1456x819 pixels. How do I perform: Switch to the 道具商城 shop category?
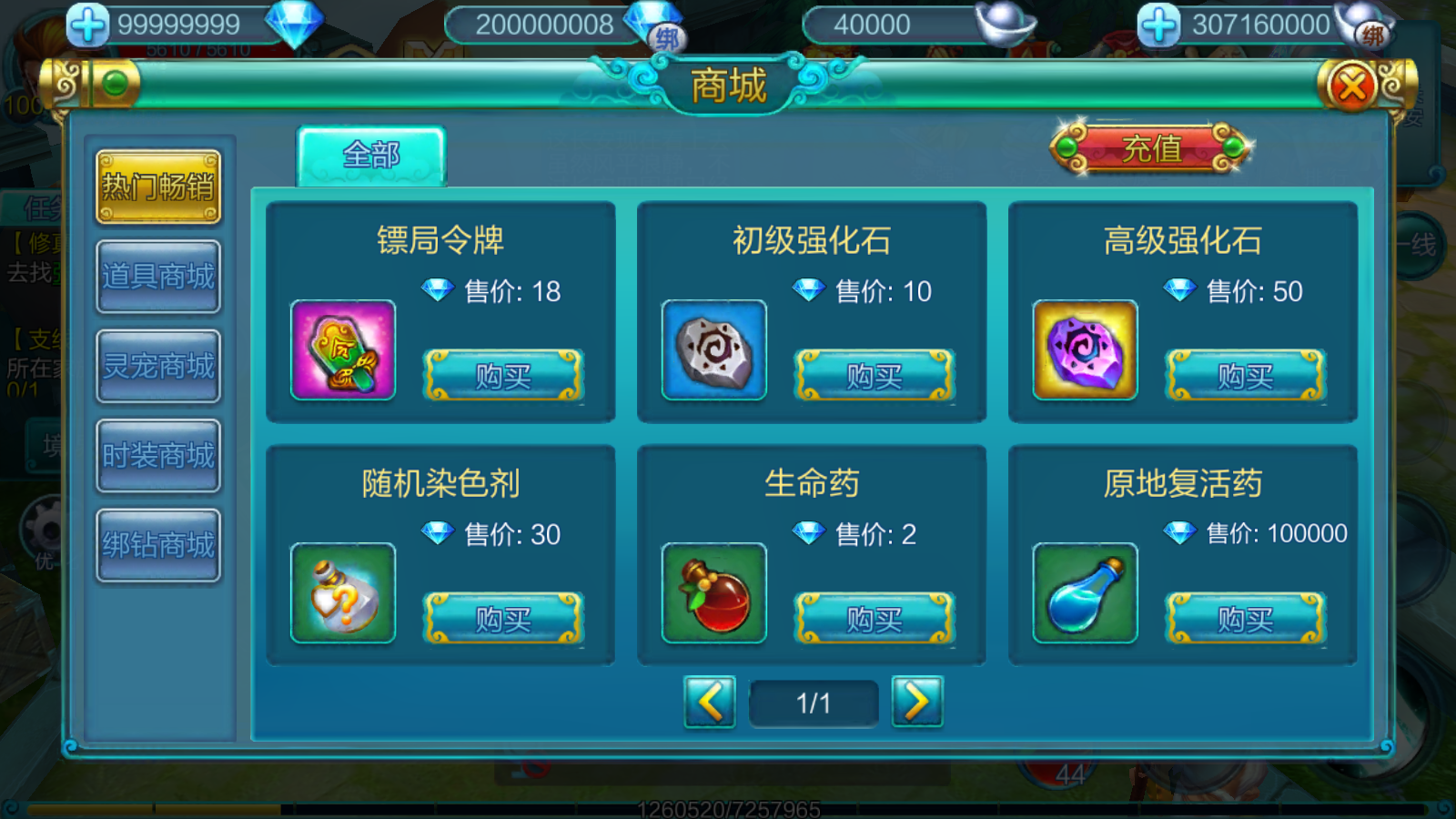coord(157,278)
